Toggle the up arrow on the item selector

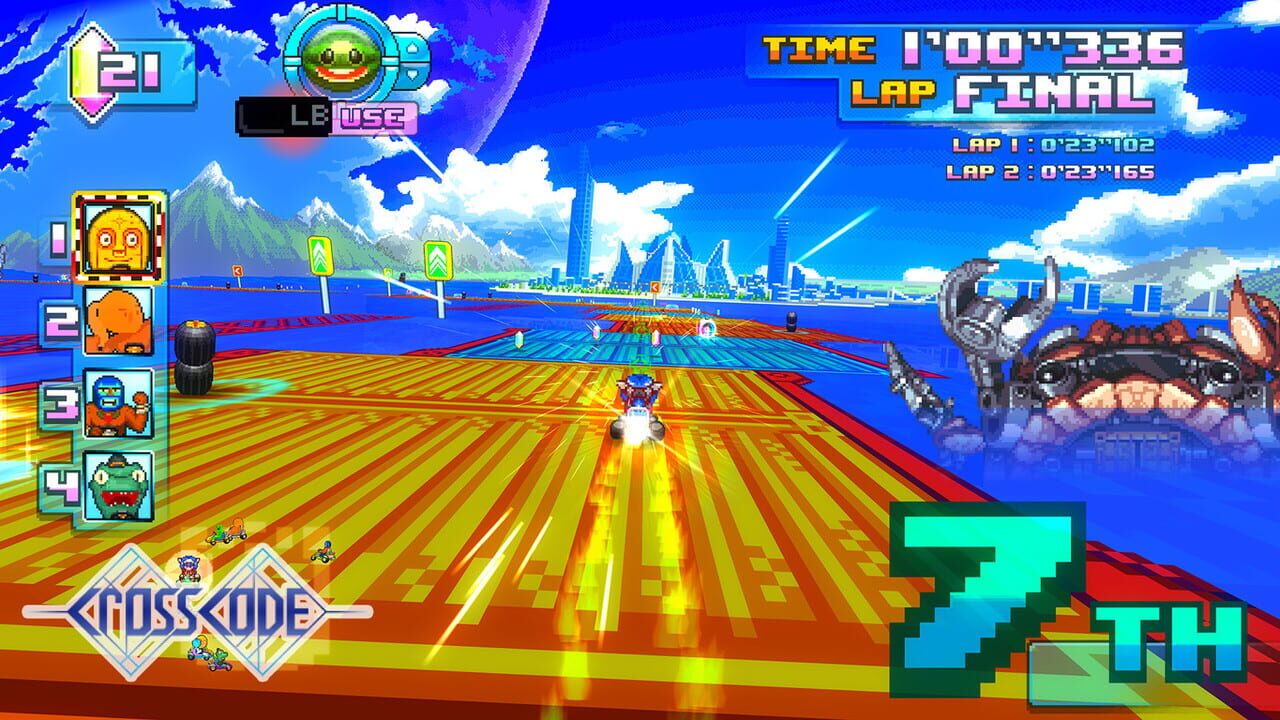[413, 48]
